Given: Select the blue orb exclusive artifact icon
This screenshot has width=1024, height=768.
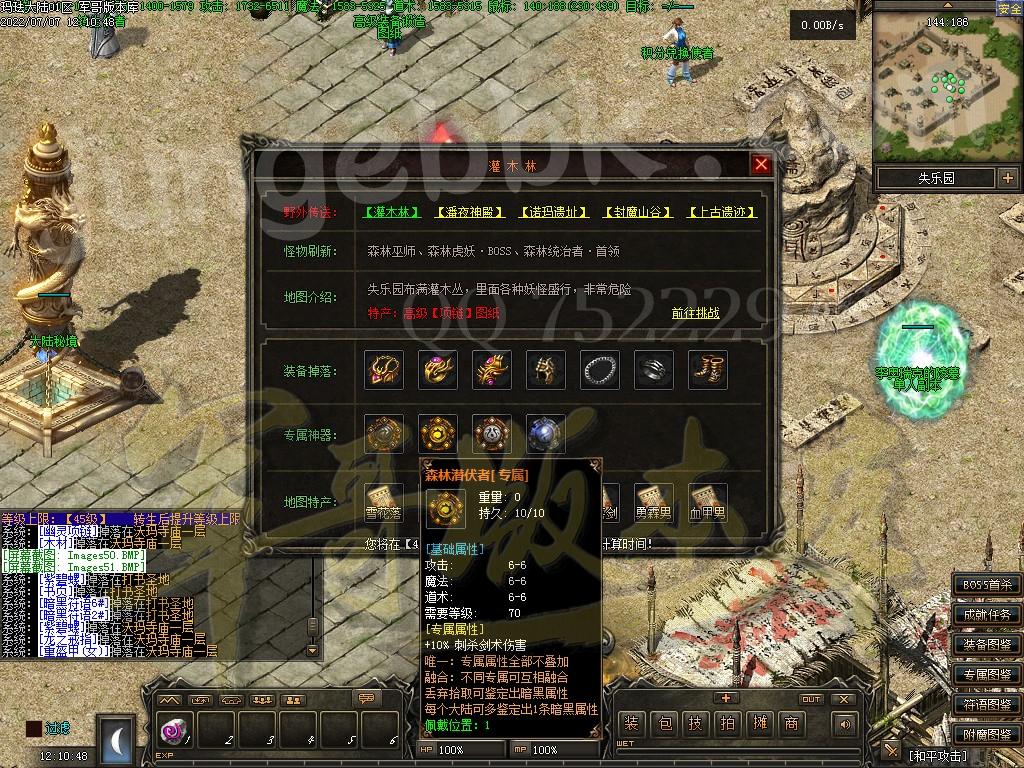Looking at the screenshot, I should [x=546, y=434].
